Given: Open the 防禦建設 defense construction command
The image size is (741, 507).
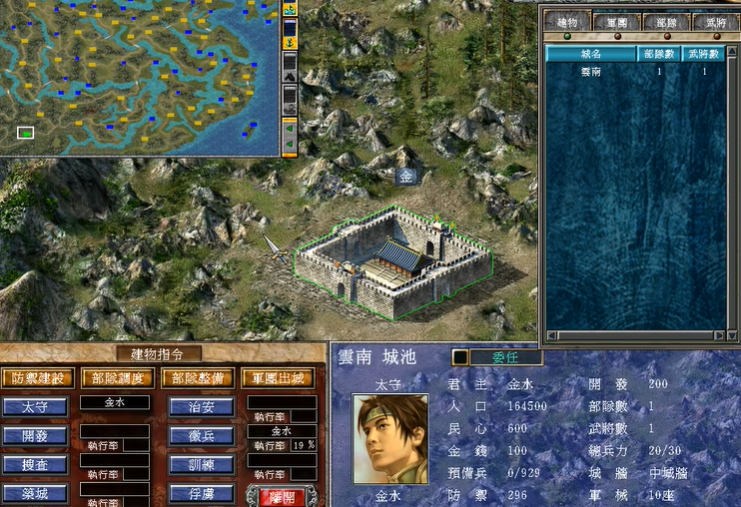Looking at the screenshot, I should click(38, 378).
